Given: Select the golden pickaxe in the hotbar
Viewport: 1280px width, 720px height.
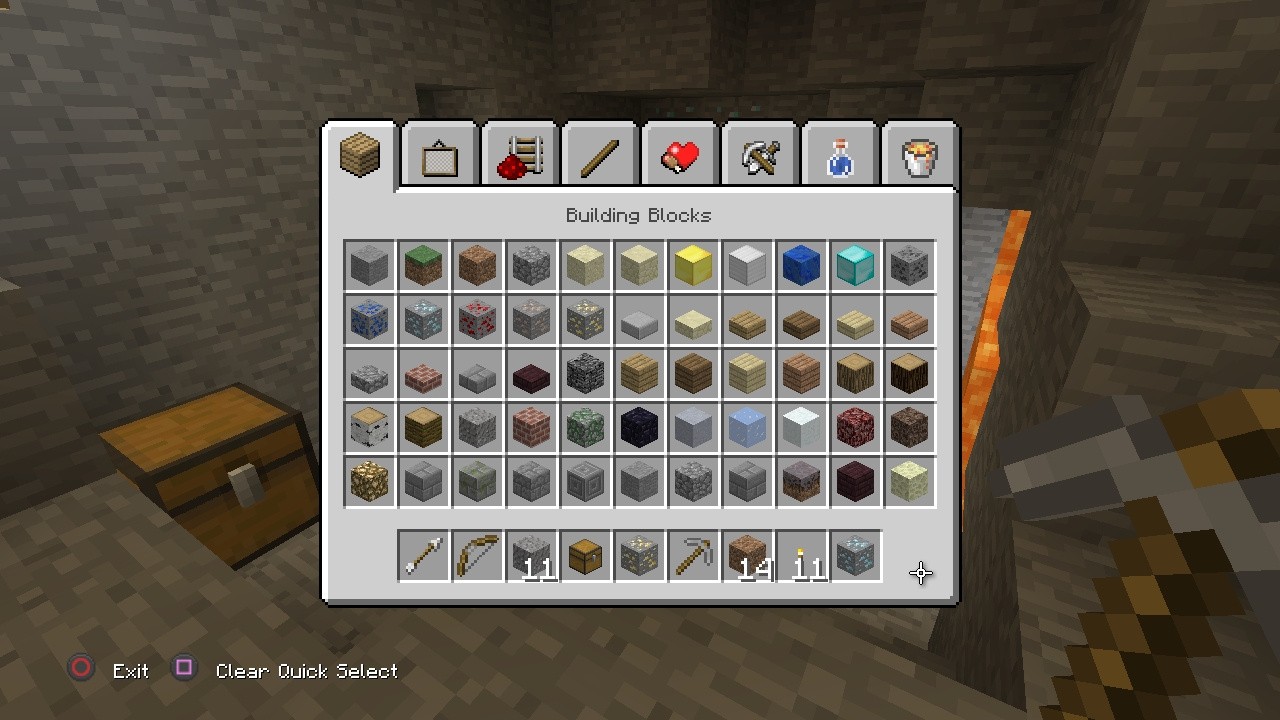Looking at the screenshot, I should click(x=693, y=556).
